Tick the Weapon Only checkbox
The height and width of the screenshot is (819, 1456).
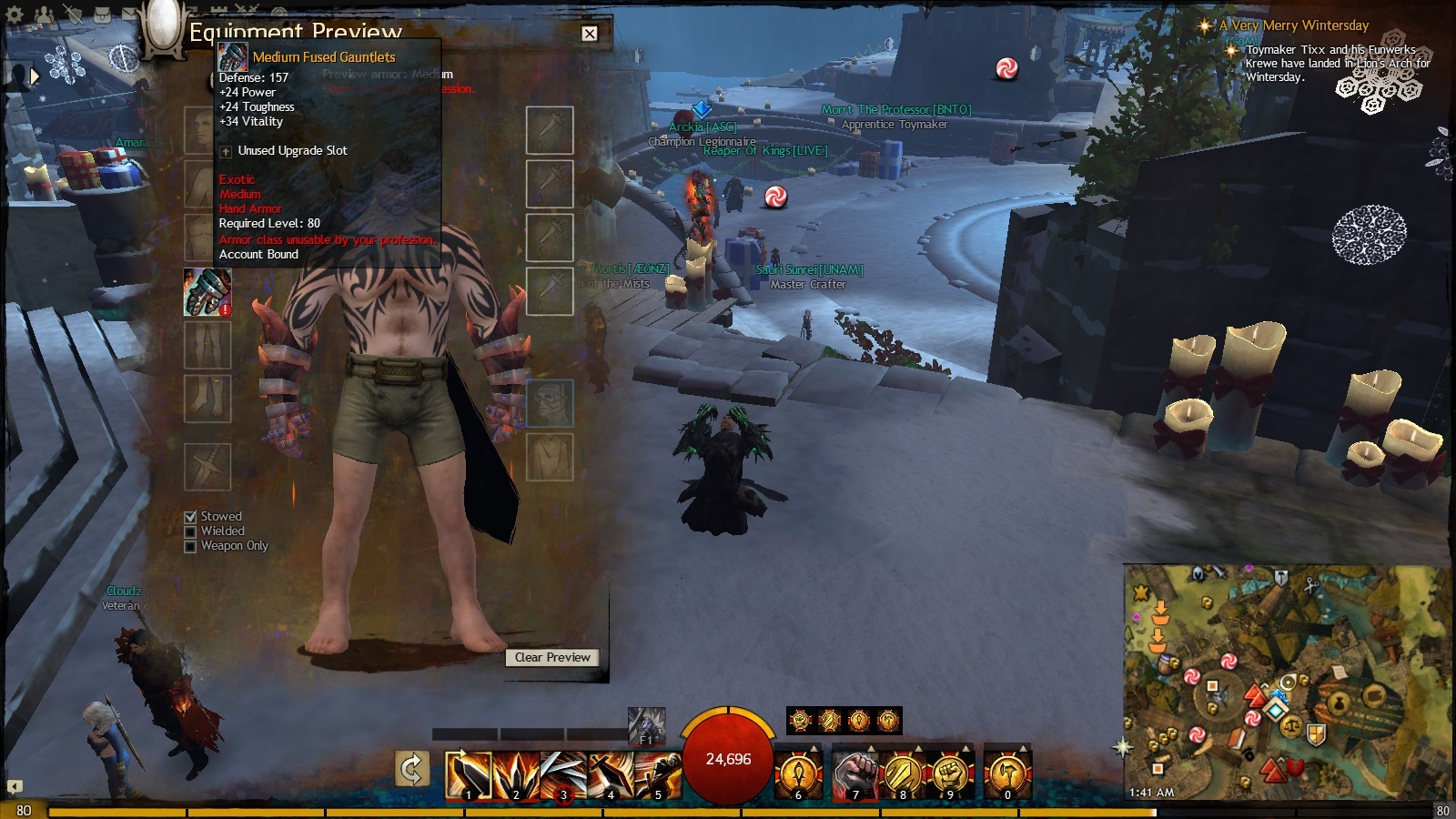(190, 546)
